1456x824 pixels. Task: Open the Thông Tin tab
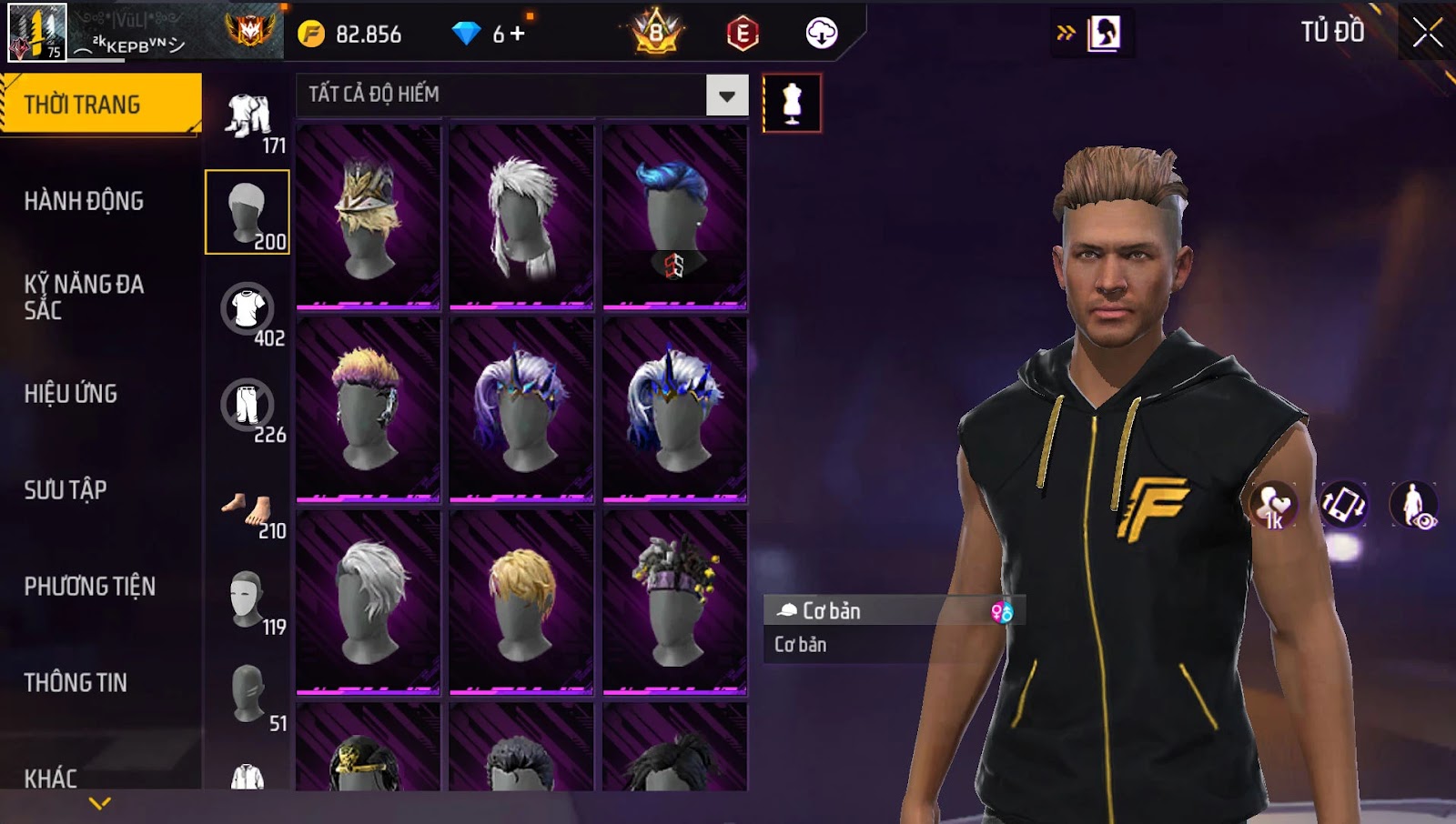[76, 683]
